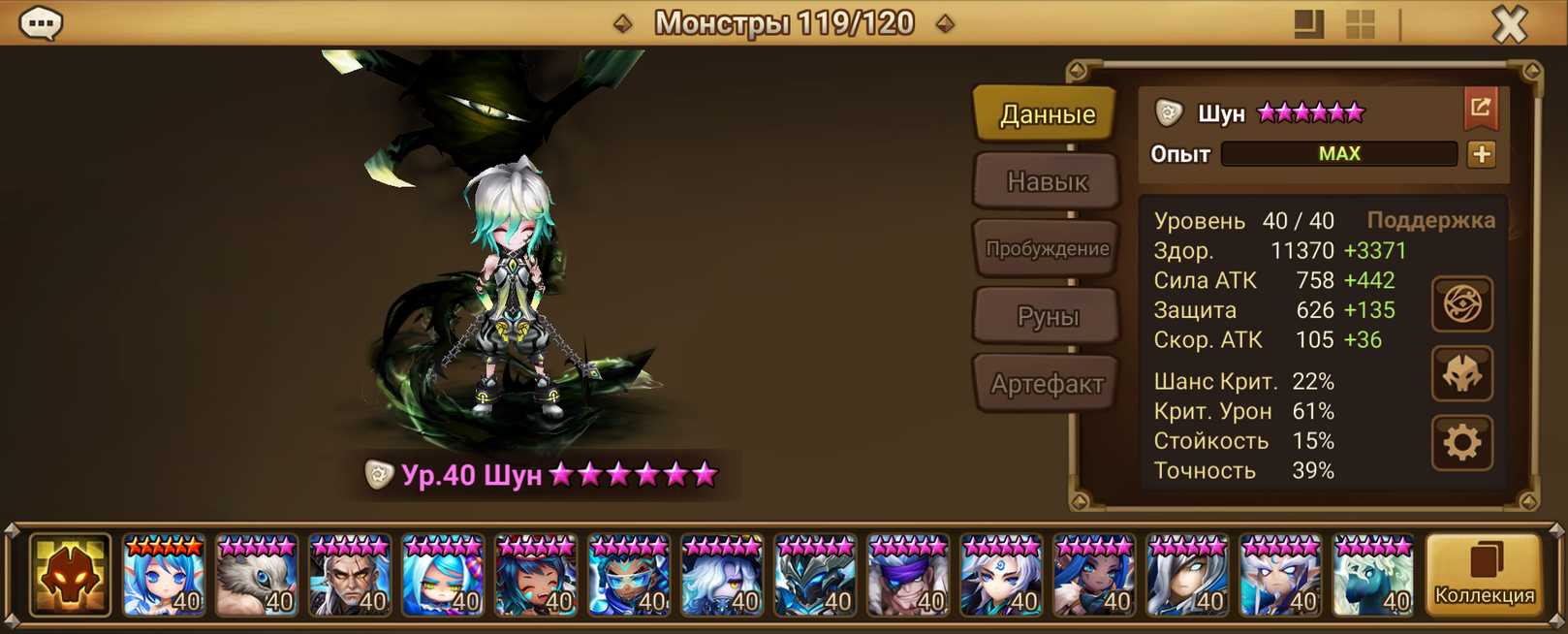This screenshot has width=1568, height=634.
Task: Pick the monster with blue goggles
Action: [x=629, y=576]
